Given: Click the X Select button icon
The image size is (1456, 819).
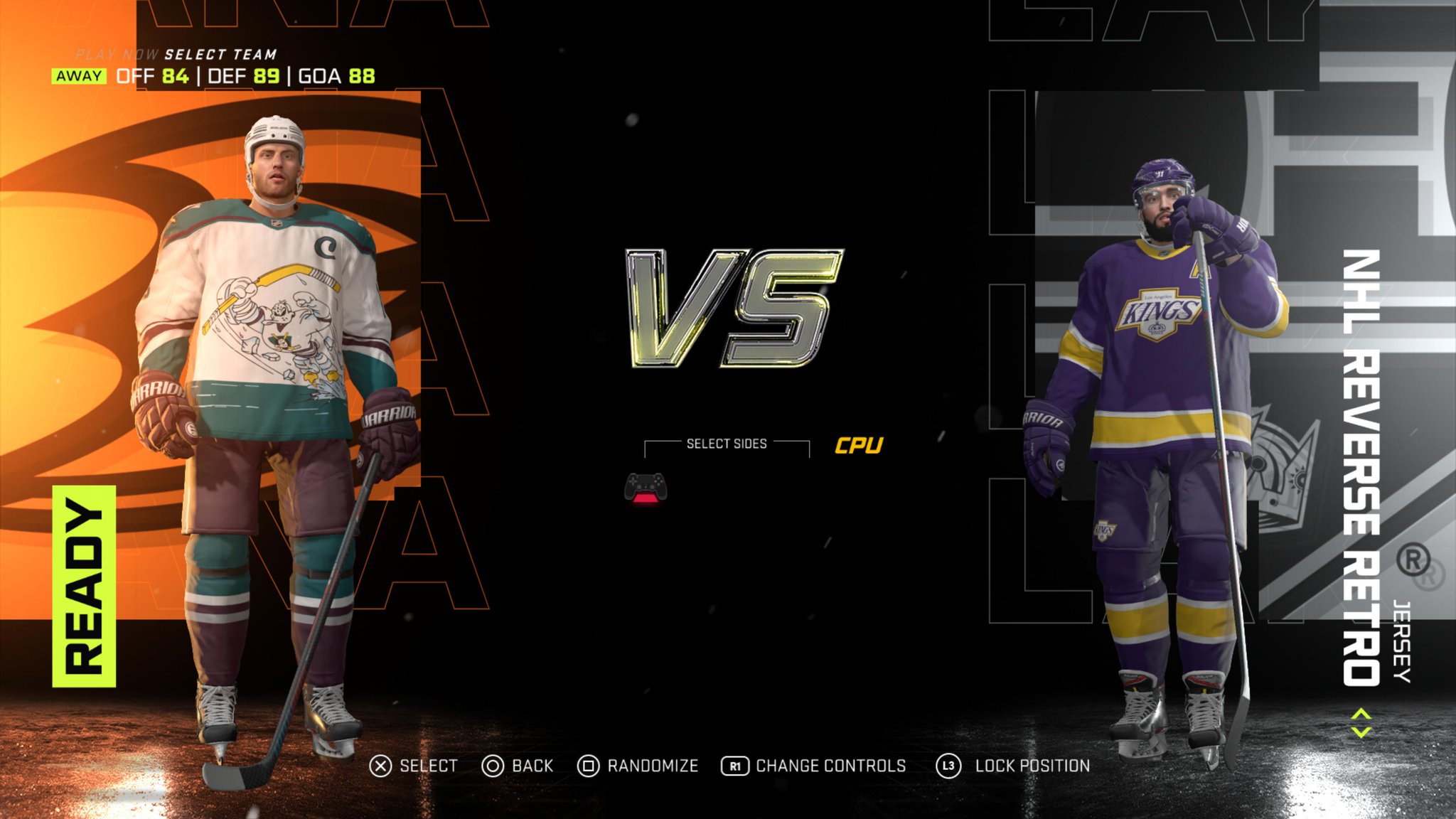Looking at the screenshot, I should pos(381,766).
